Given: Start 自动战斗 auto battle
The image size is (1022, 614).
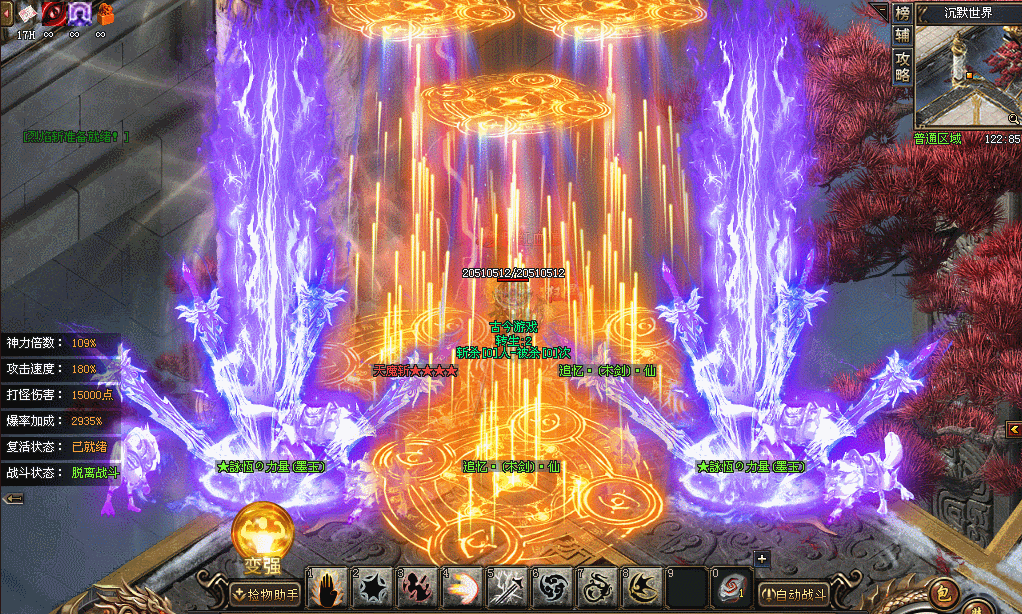Looking at the screenshot, I should pos(795,594).
